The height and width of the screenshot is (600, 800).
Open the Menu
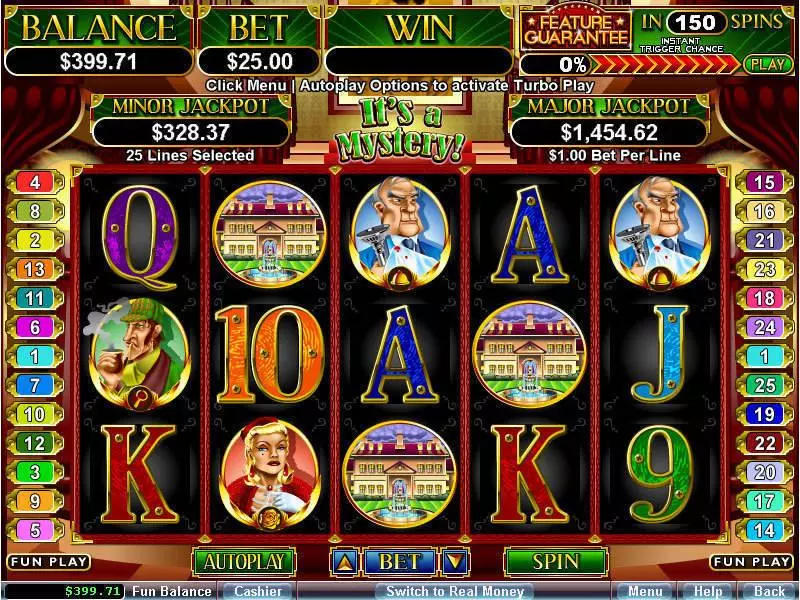point(645,591)
